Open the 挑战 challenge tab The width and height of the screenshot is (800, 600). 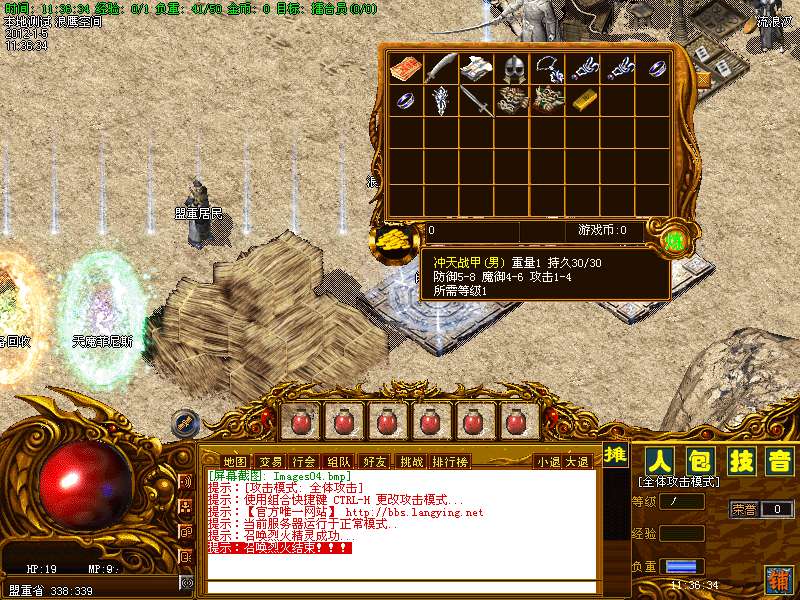411,461
